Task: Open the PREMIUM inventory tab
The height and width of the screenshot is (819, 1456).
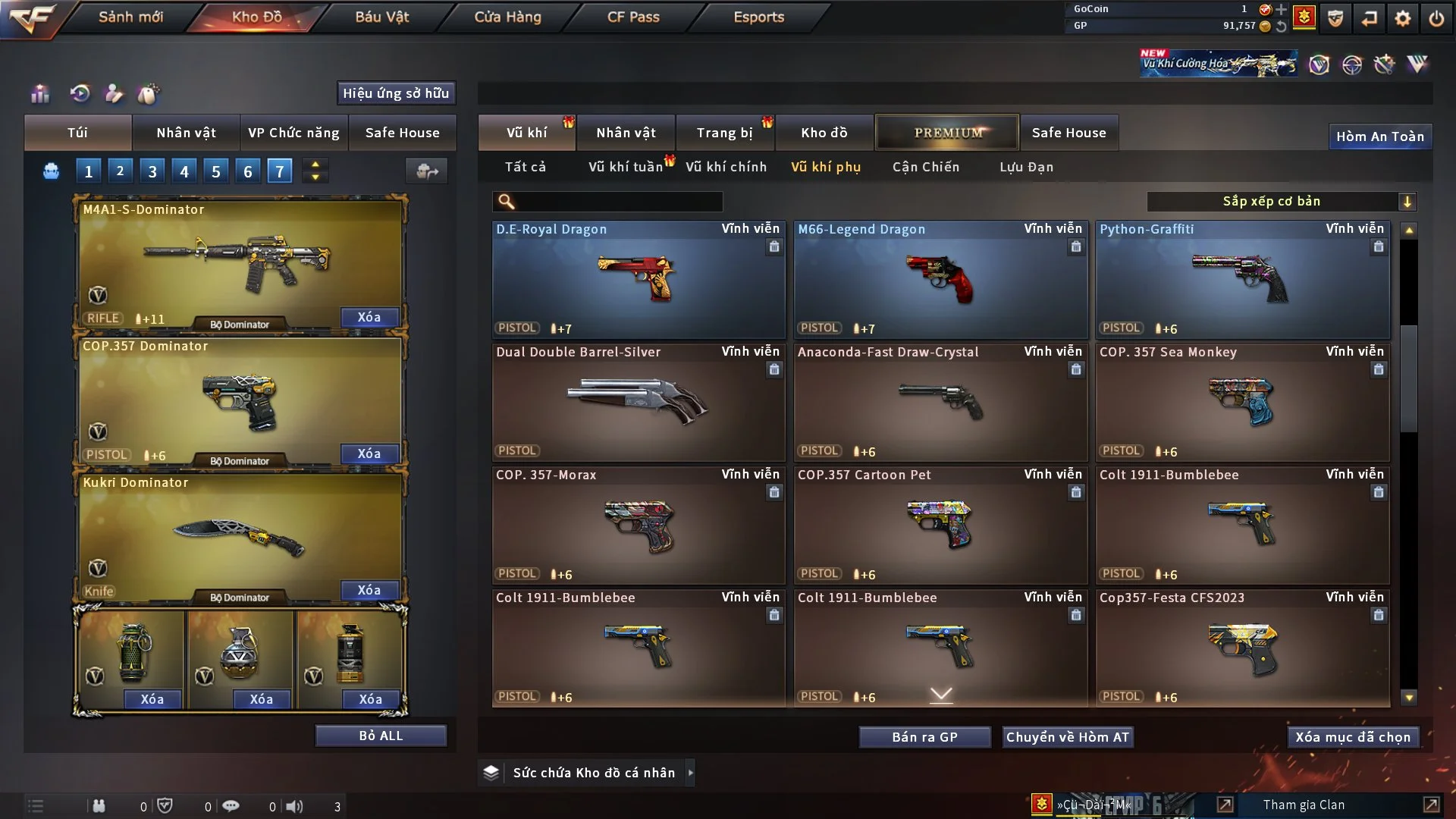Action: pos(947,133)
